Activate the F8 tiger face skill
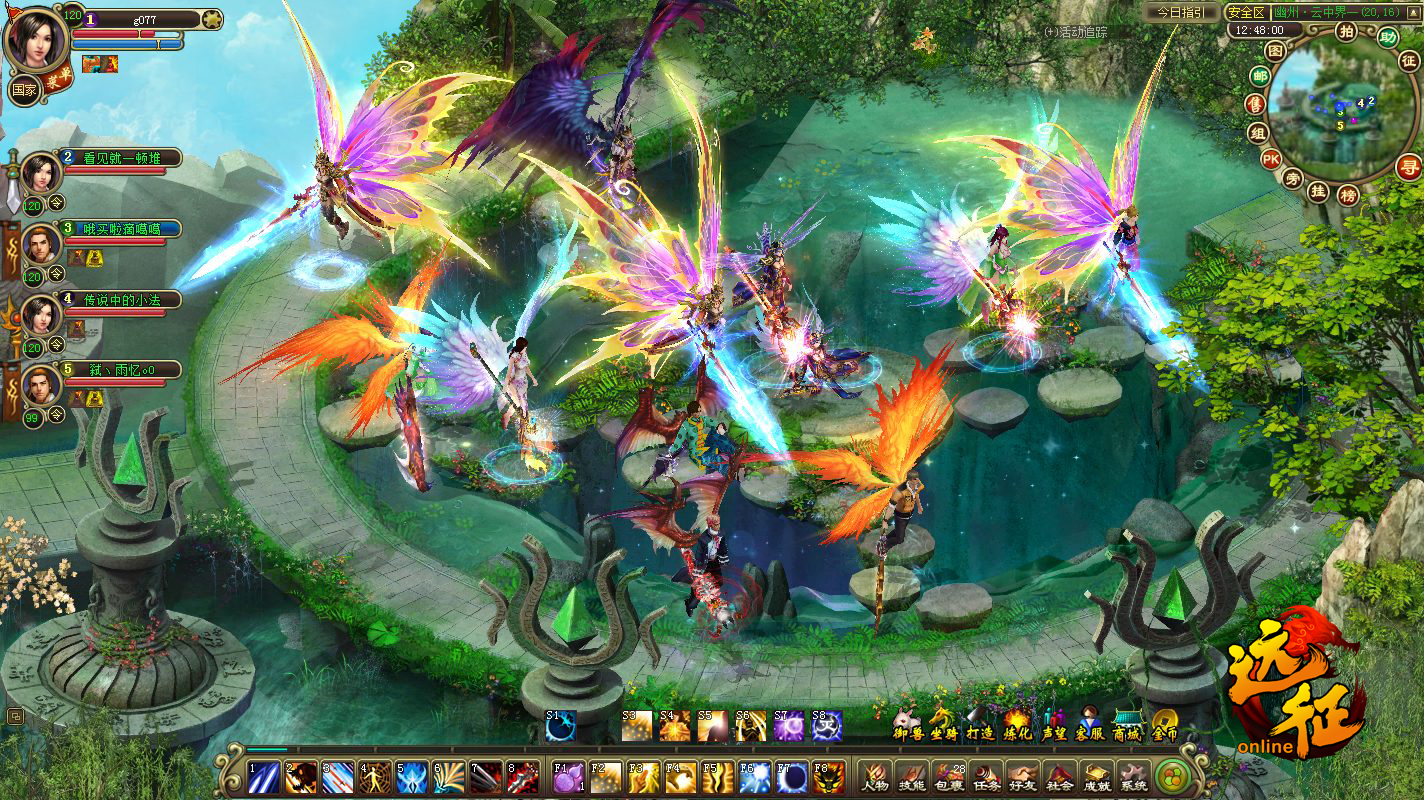The image size is (1424, 800). (828, 776)
